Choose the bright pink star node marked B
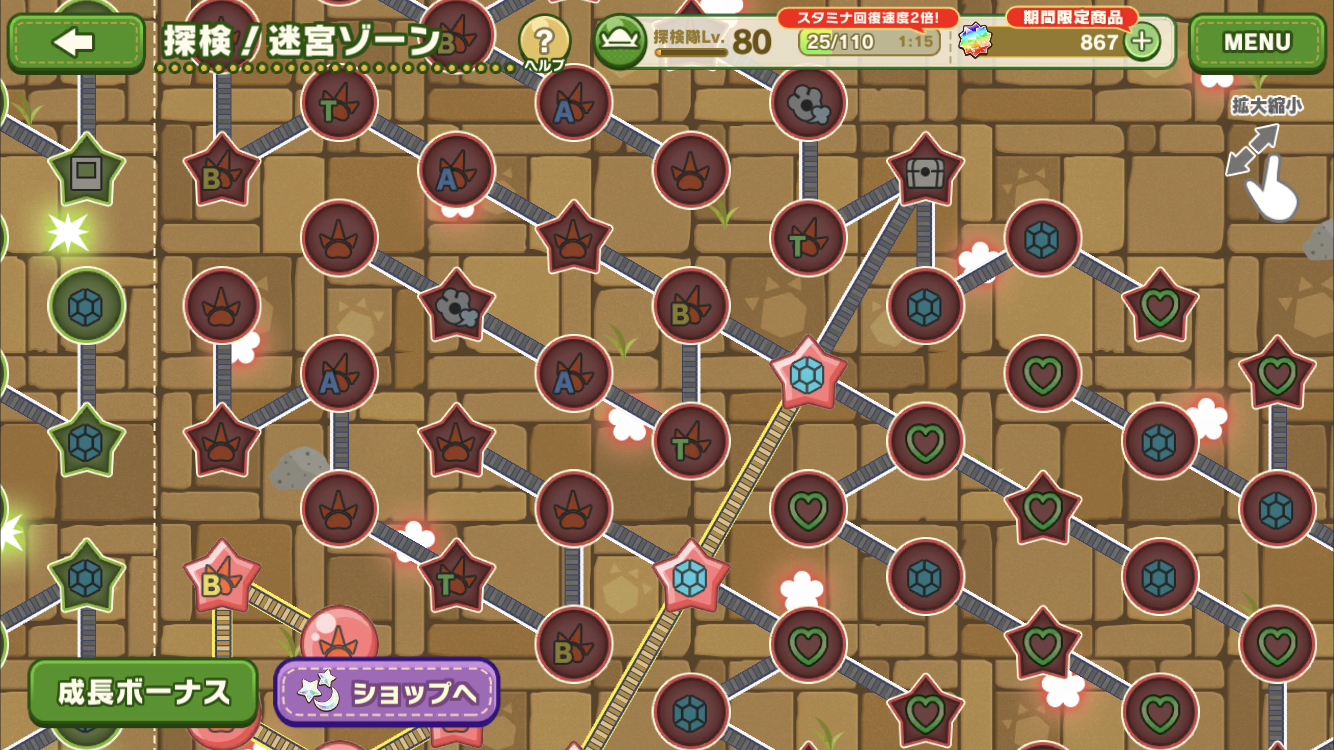This screenshot has width=1334, height=750. pos(221,578)
